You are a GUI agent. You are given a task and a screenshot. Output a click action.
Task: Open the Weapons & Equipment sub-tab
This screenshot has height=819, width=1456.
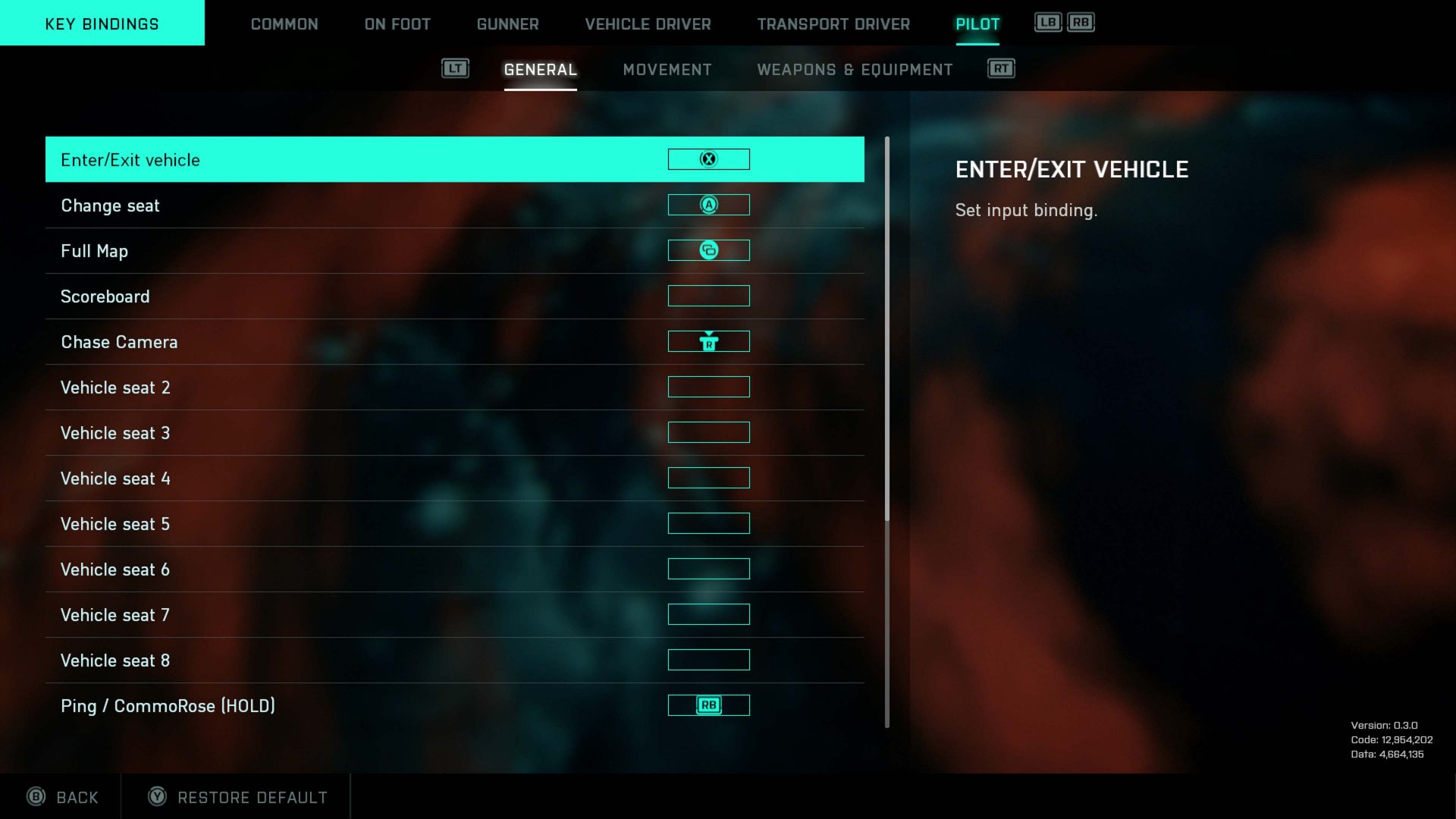[x=854, y=69]
